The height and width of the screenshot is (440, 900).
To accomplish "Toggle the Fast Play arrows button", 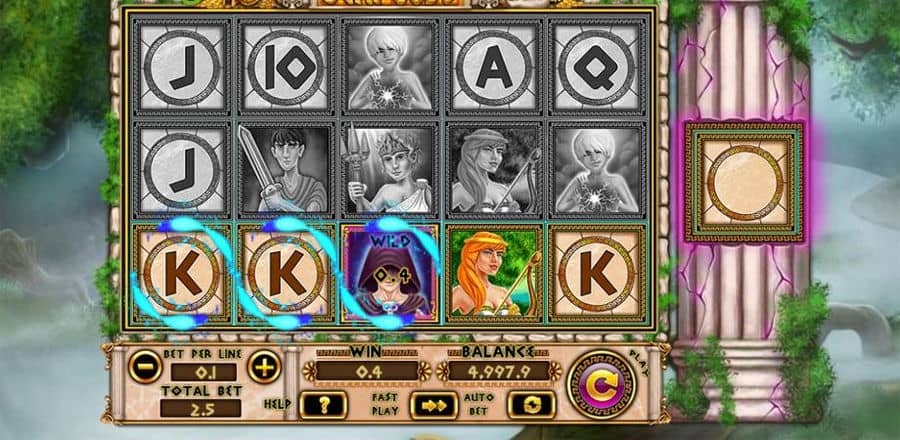I will [431, 404].
